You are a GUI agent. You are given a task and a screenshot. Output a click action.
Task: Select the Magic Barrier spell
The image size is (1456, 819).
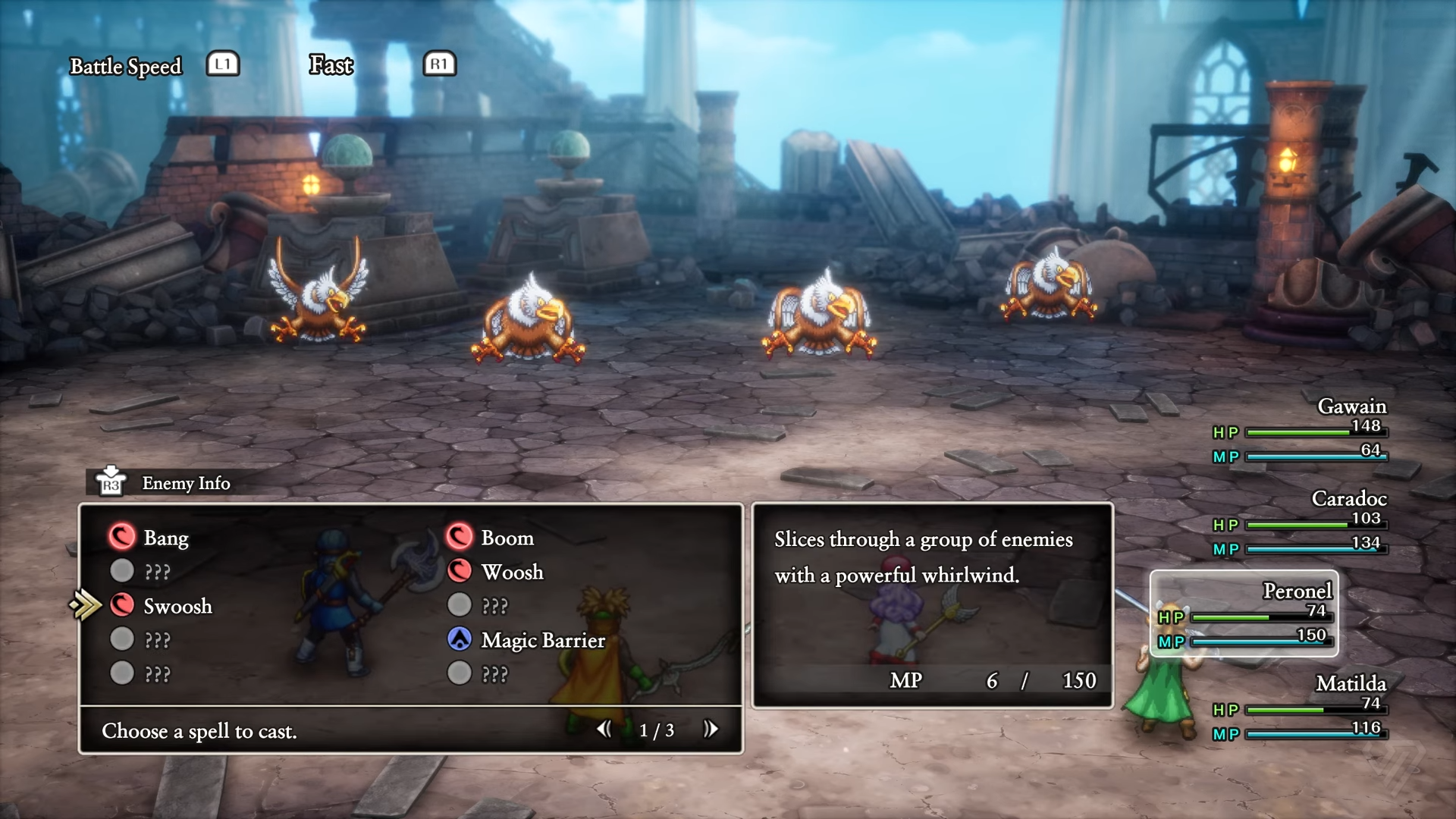tap(542, 640)
